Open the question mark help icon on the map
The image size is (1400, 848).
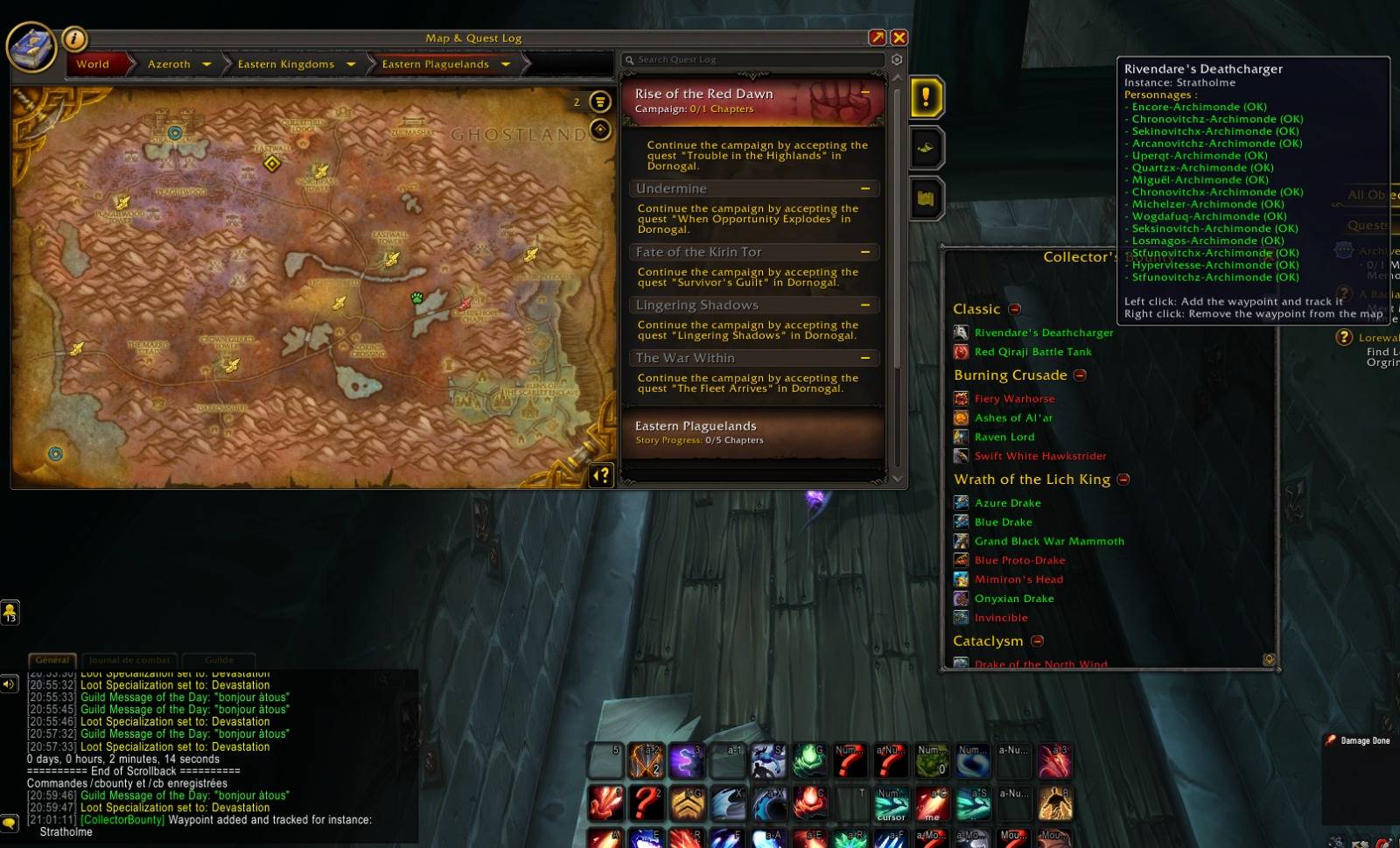point(600,475)
